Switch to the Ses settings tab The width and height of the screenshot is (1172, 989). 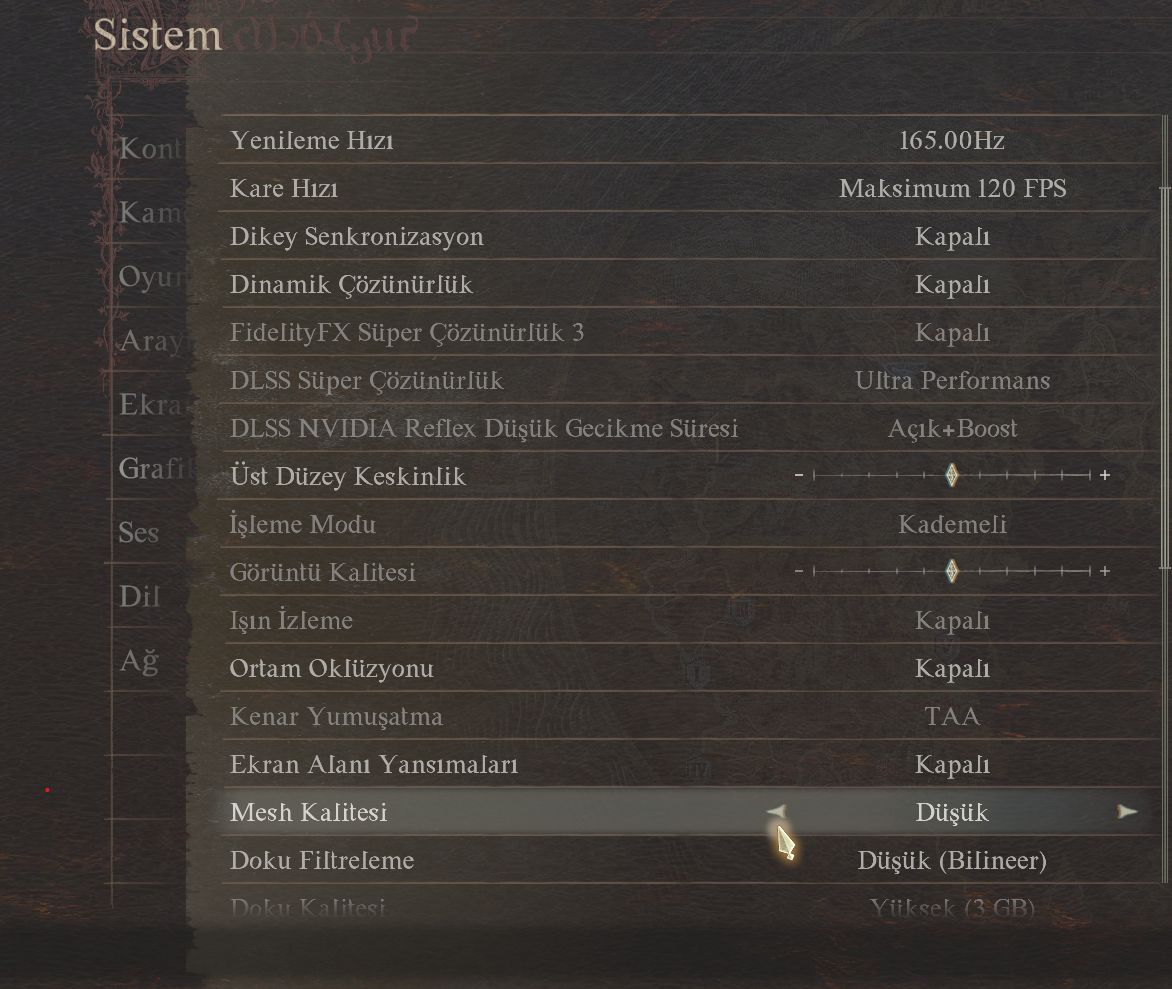139,532
